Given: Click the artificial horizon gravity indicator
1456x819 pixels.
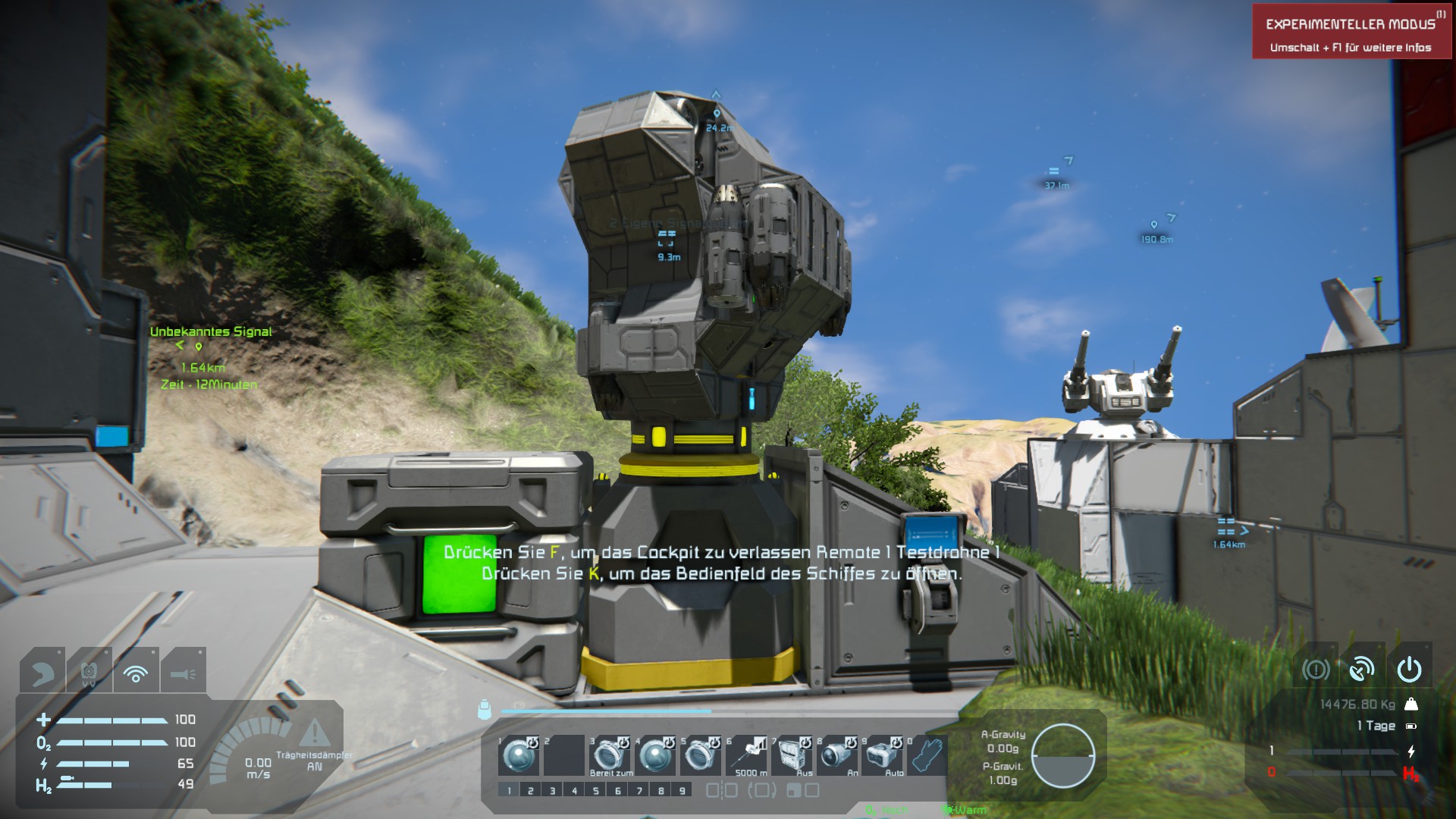Looking at the screenshot, I should coord(1063,755).
